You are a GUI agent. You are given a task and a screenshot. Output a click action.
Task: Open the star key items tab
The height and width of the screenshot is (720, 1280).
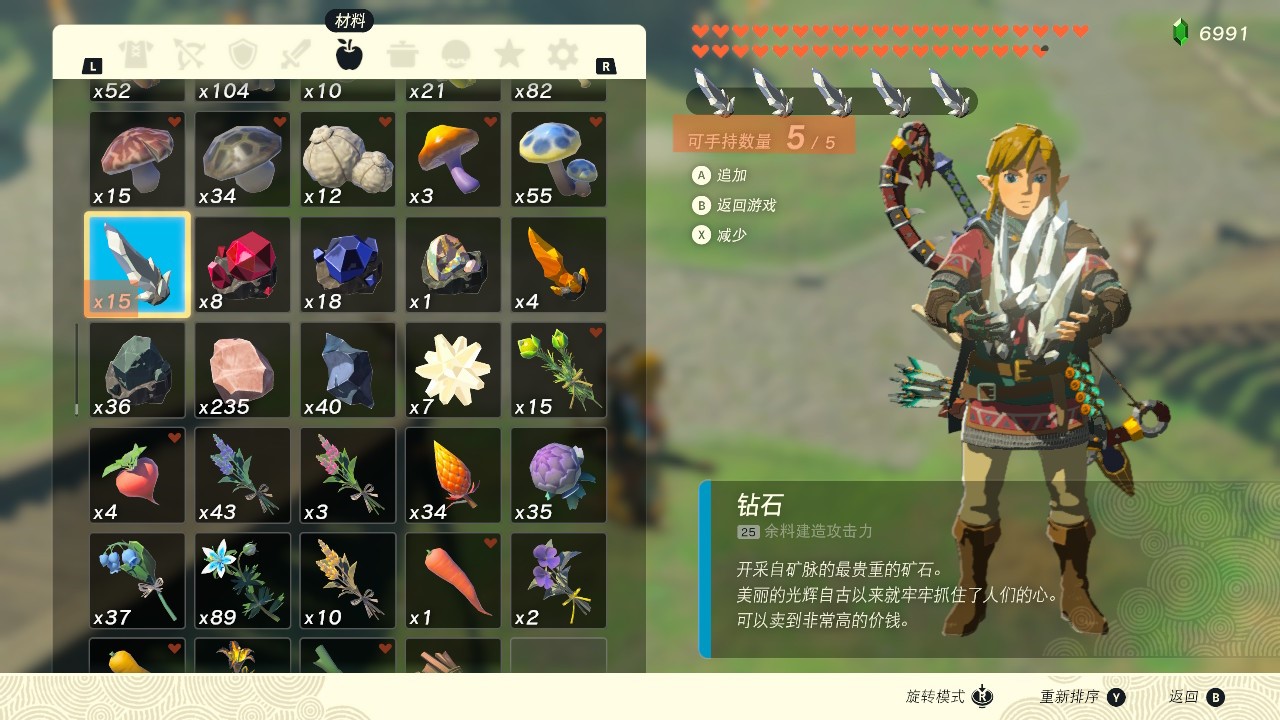509,54
